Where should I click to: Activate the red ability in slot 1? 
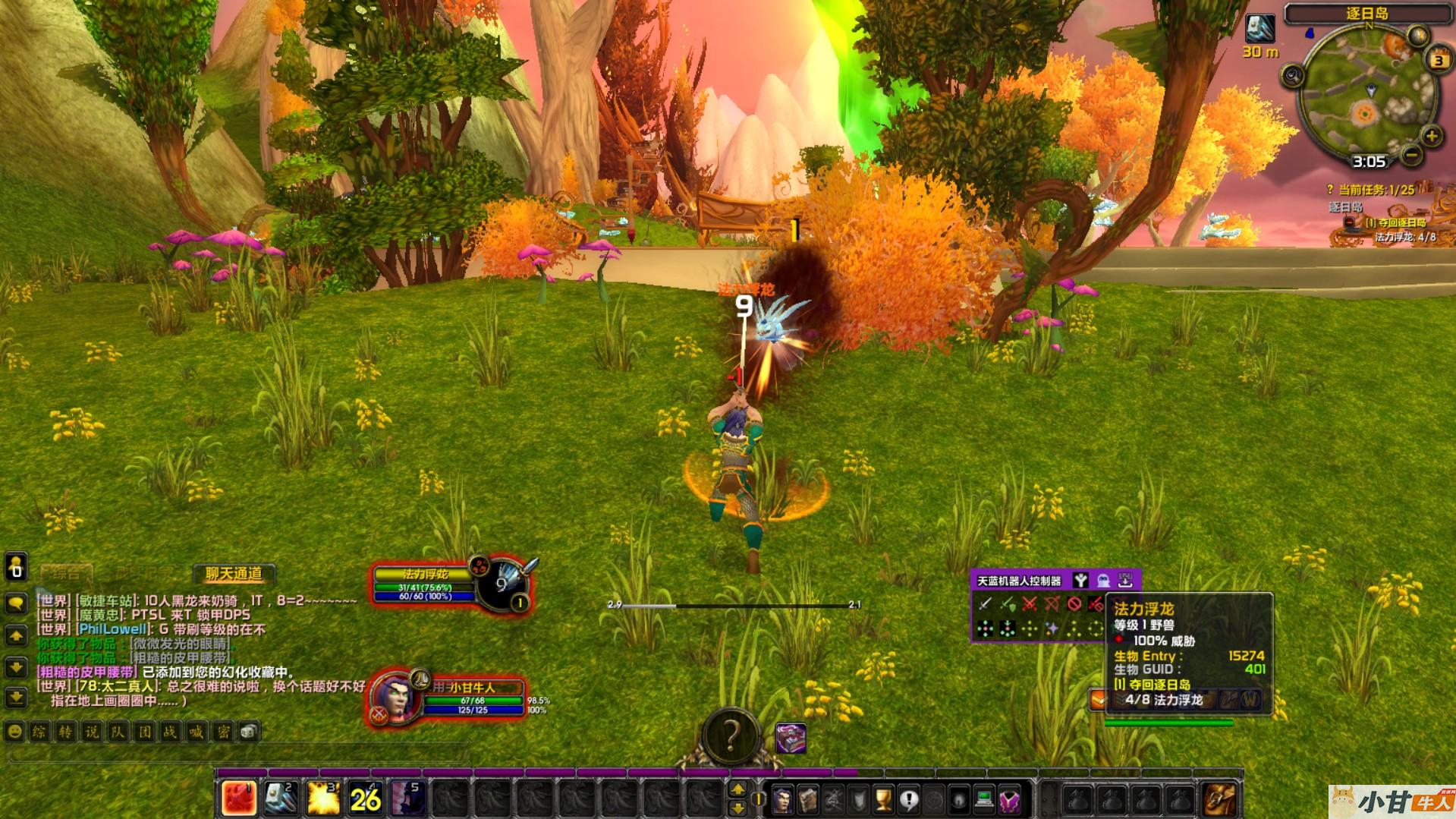pos(238,798)
